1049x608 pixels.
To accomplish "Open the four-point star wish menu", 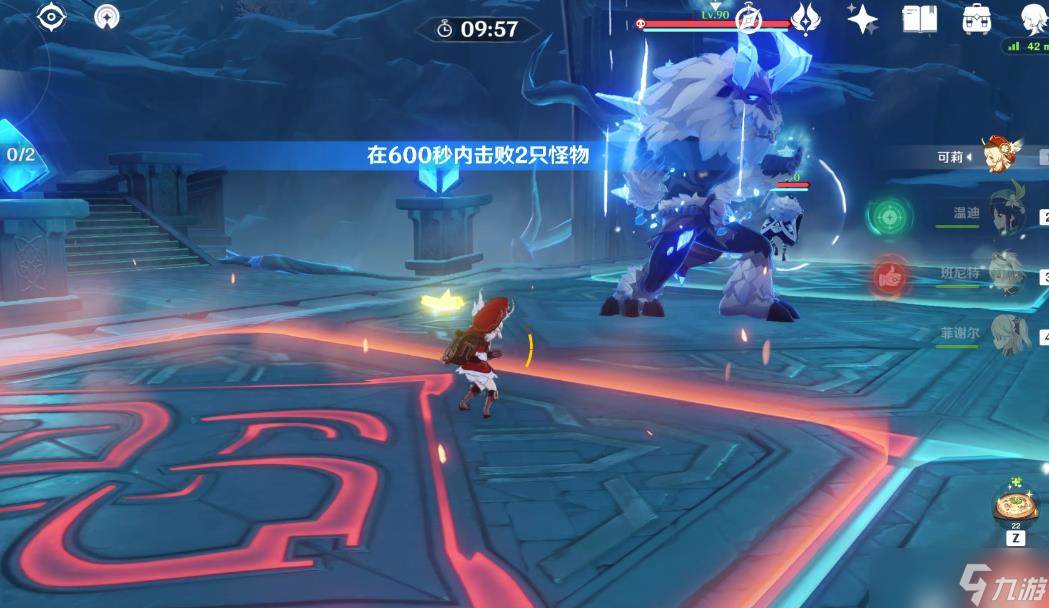I will 861,18.
